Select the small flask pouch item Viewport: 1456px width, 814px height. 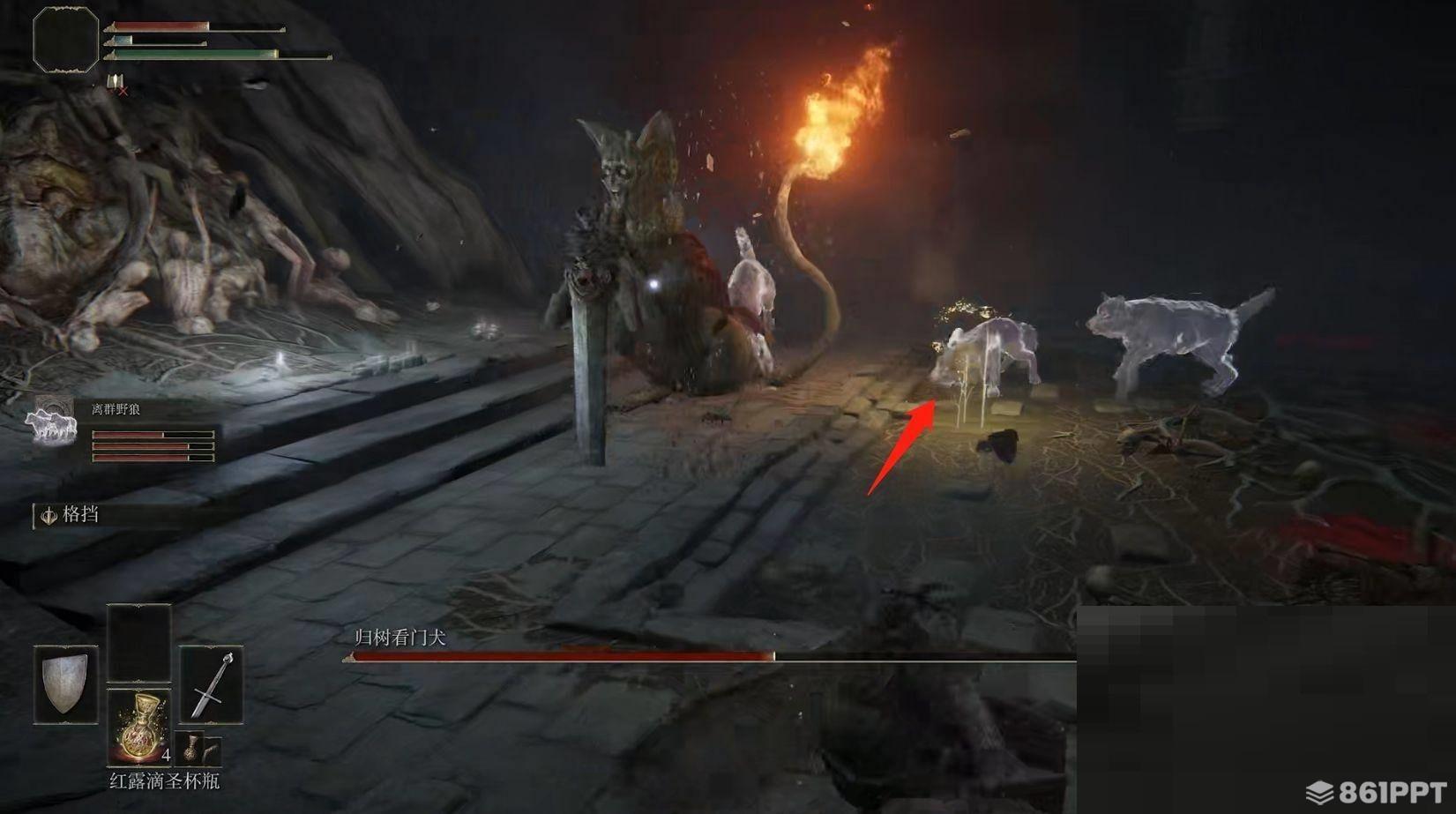[190, 748]
